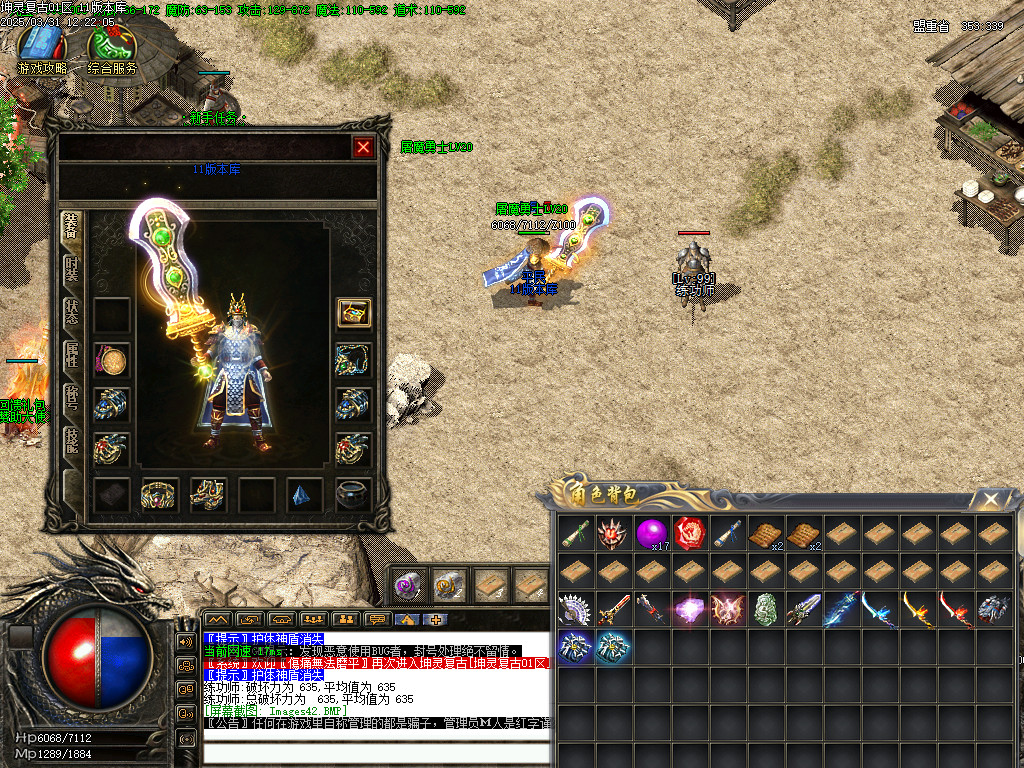Select the glowing purple crystal item

tap(690, 609)
